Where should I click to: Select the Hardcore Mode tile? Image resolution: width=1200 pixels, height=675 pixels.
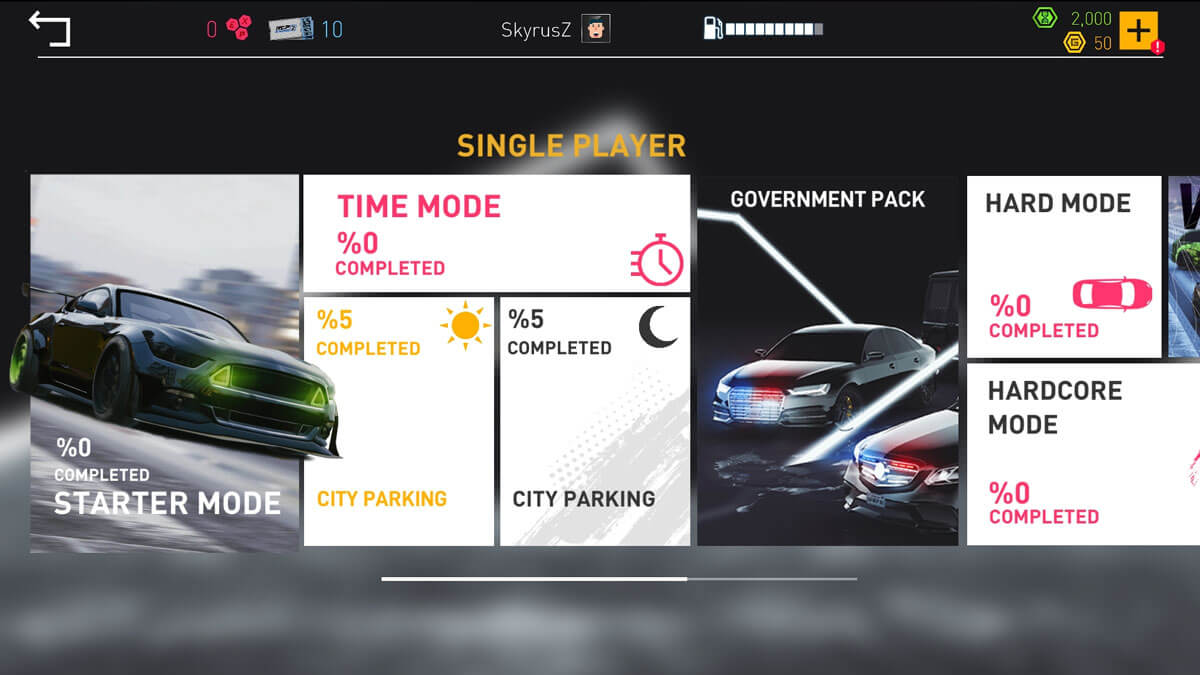click(1082, 453)
